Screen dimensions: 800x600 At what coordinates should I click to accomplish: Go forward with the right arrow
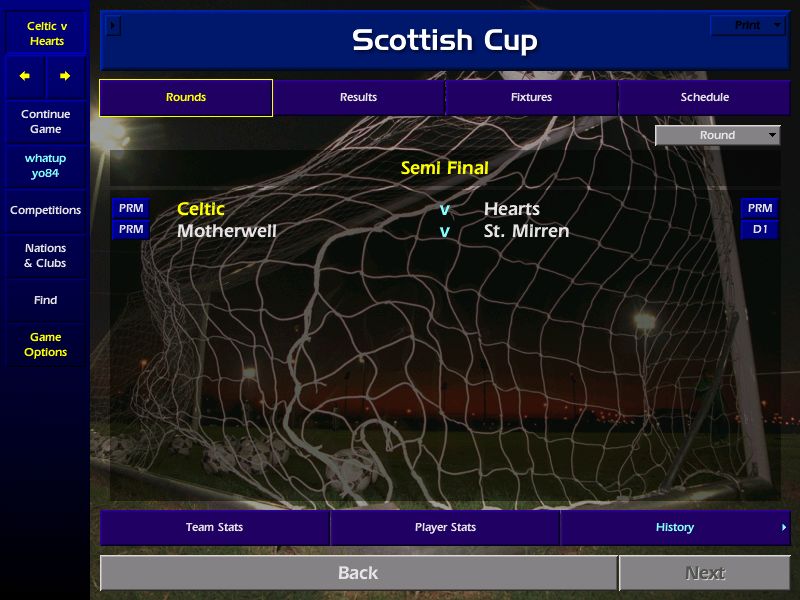coord(65,76)
